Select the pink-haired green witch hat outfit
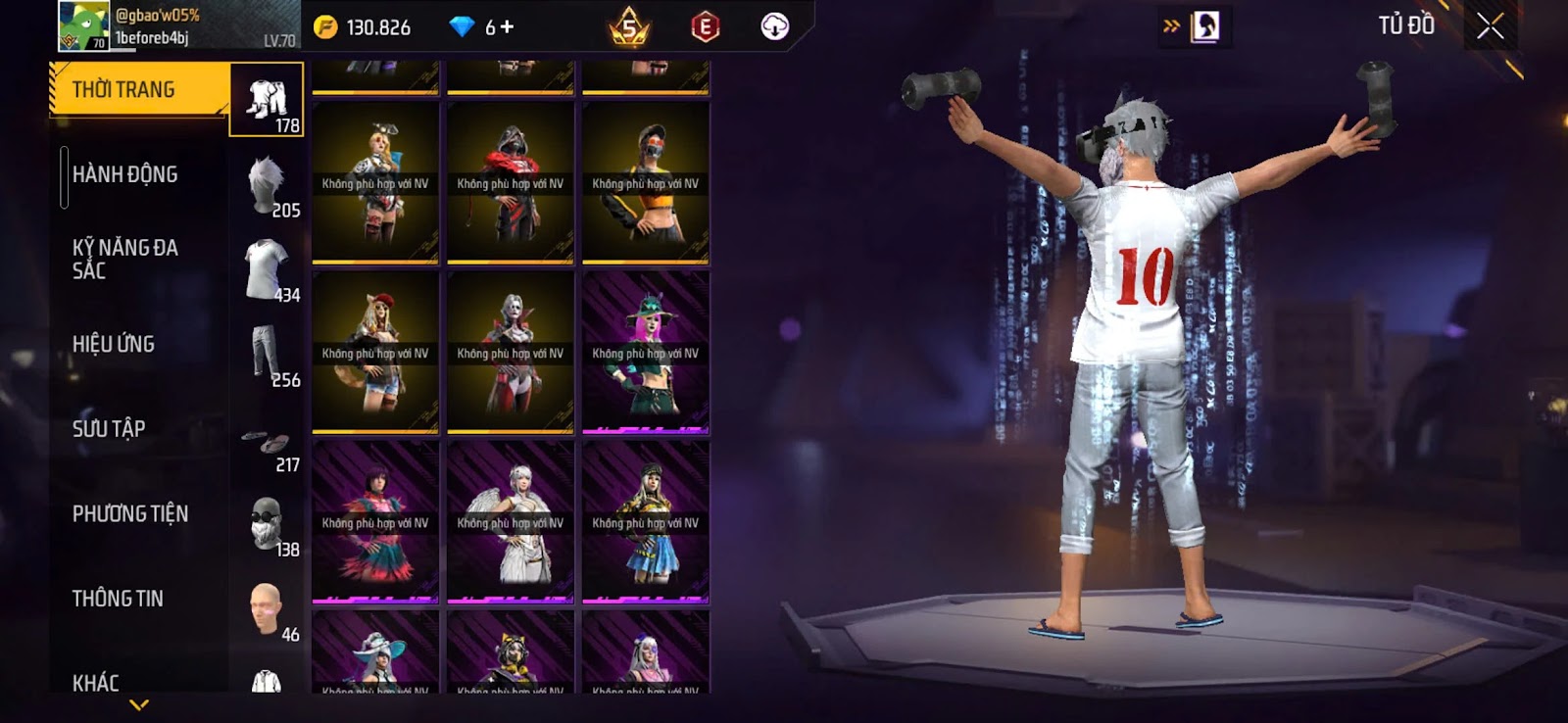The height and width of the screenshot is (723, 1568). click(646, 353)
